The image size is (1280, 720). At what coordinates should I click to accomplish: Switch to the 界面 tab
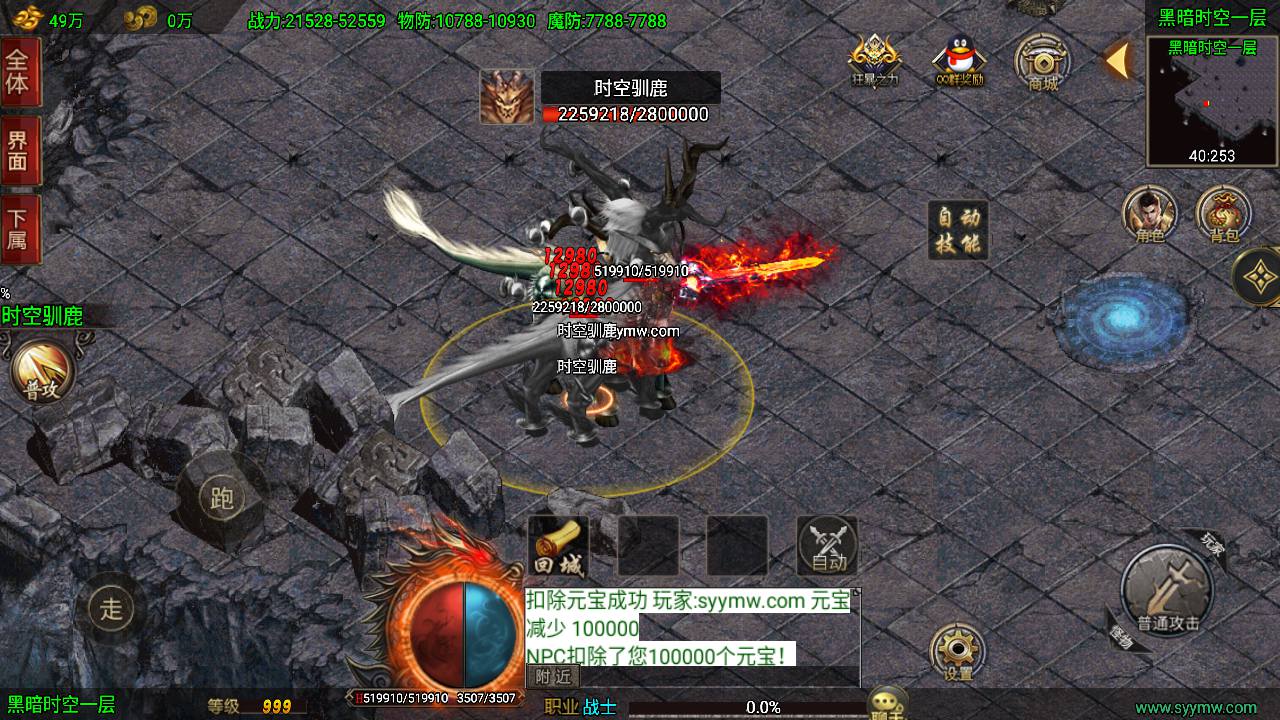(x=19, y=150)
